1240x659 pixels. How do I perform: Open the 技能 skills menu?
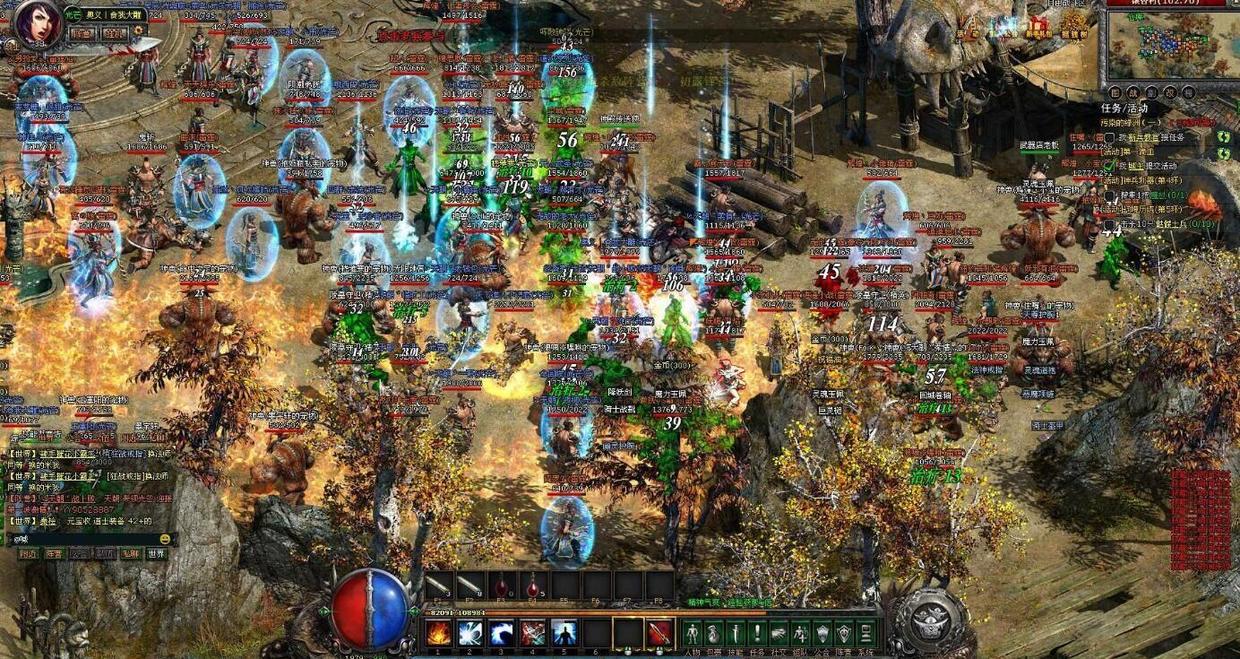[736, 633]
